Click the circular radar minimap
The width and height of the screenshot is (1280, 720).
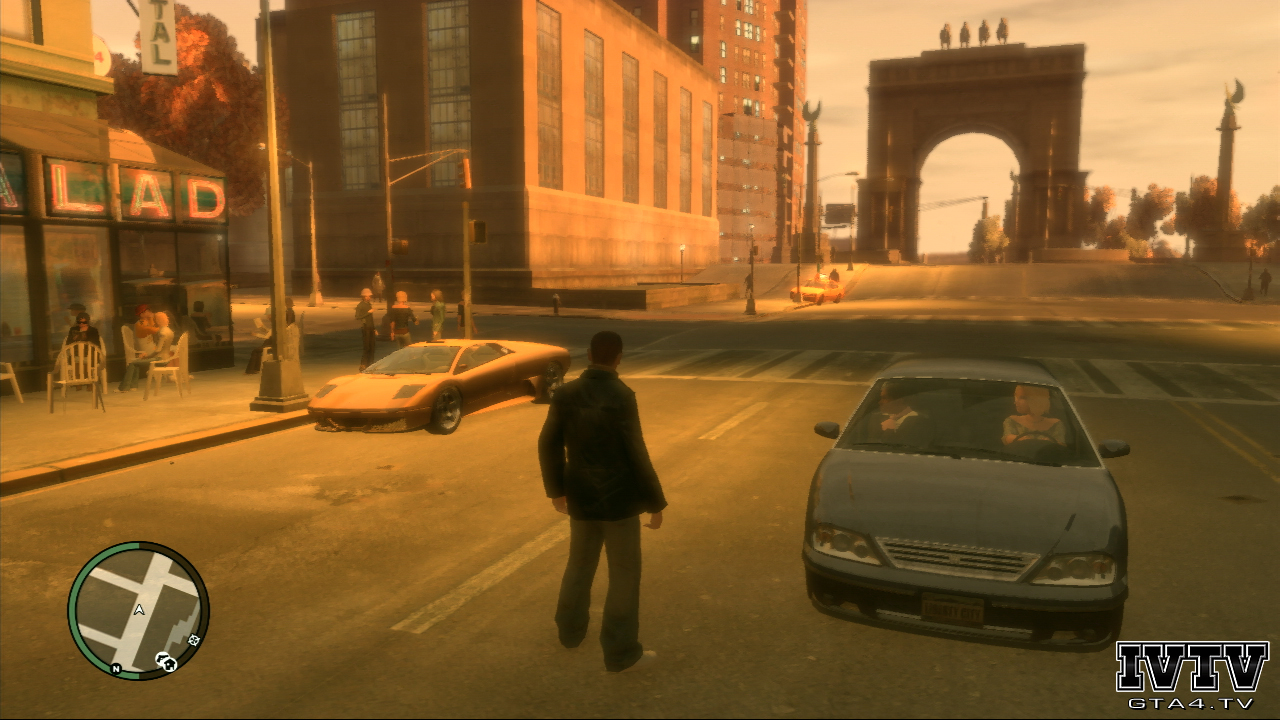138,611
